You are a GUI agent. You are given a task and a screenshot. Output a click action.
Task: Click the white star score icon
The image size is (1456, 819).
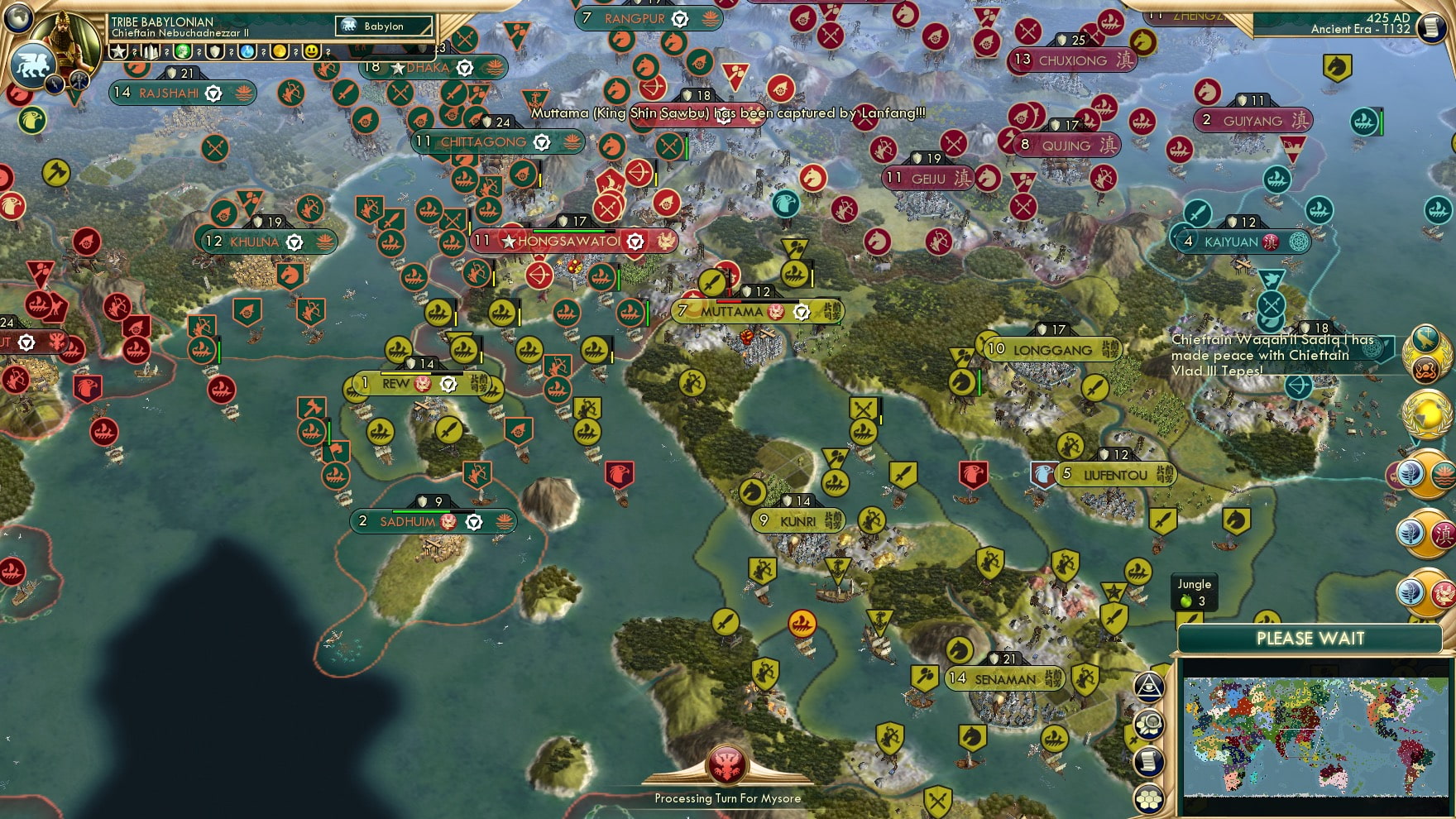click(119, 51)
